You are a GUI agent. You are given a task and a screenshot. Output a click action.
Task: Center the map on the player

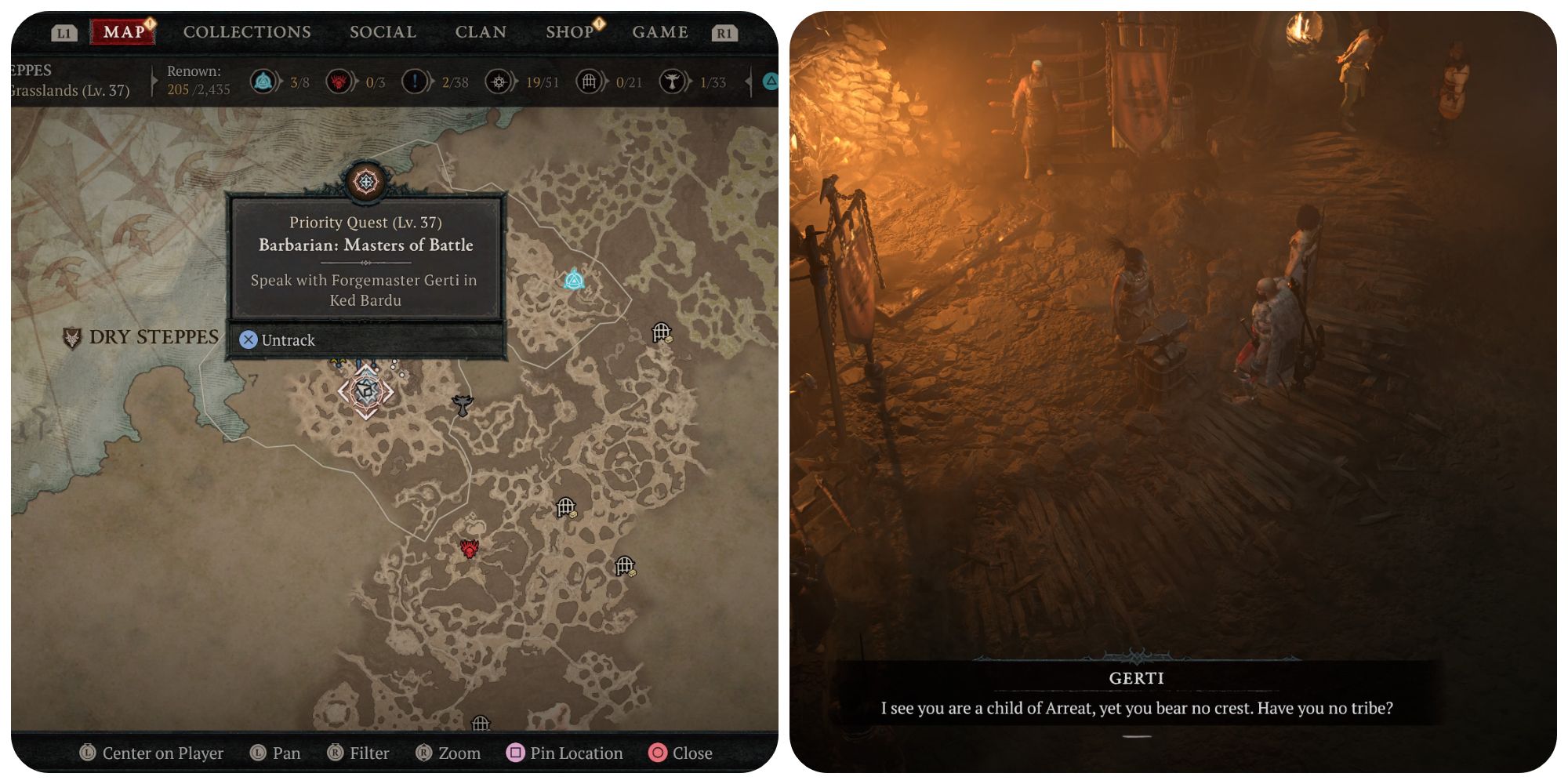pyautogui.click(x=154, y=753)
